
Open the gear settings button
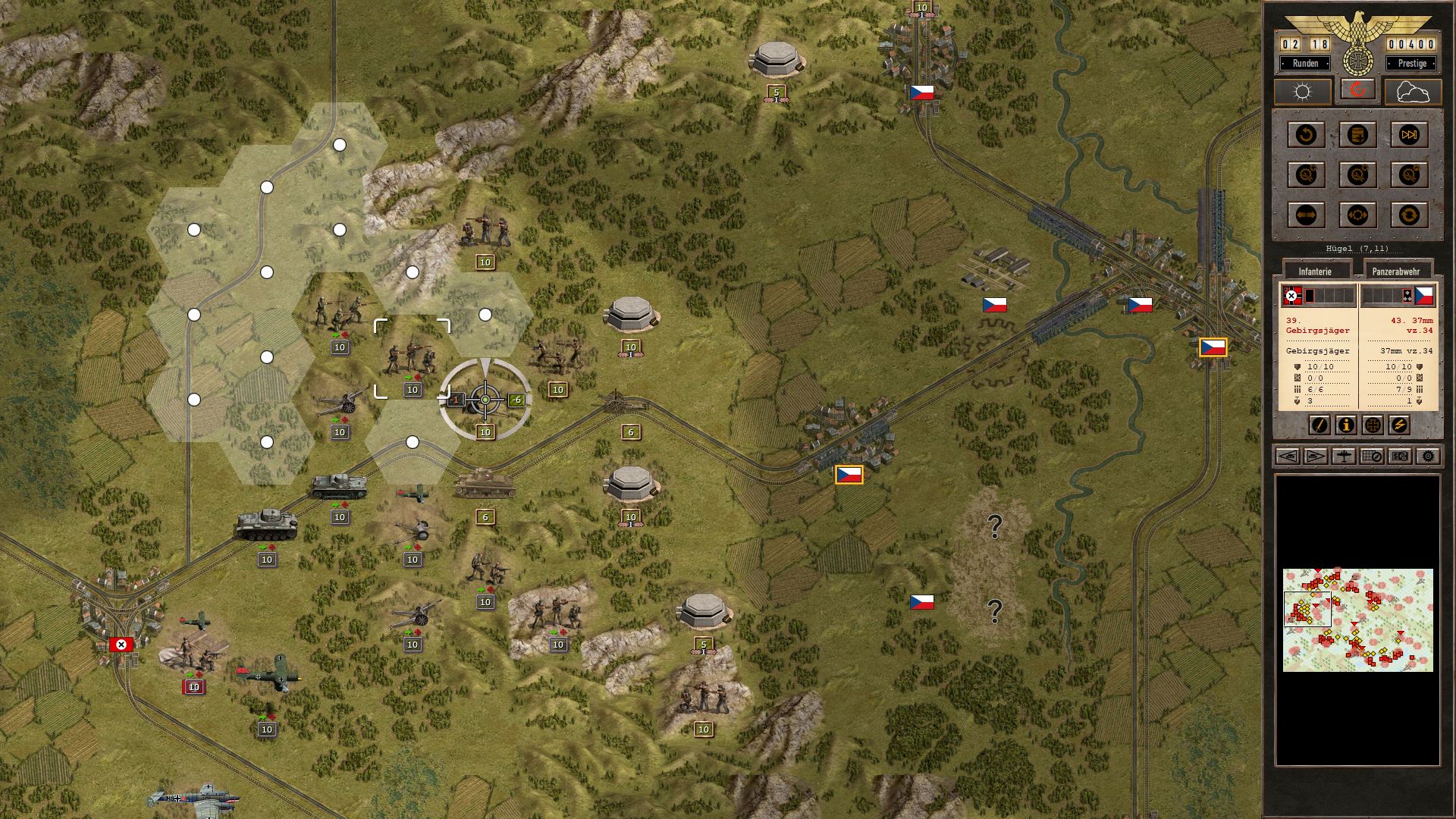pos(1428,457)
